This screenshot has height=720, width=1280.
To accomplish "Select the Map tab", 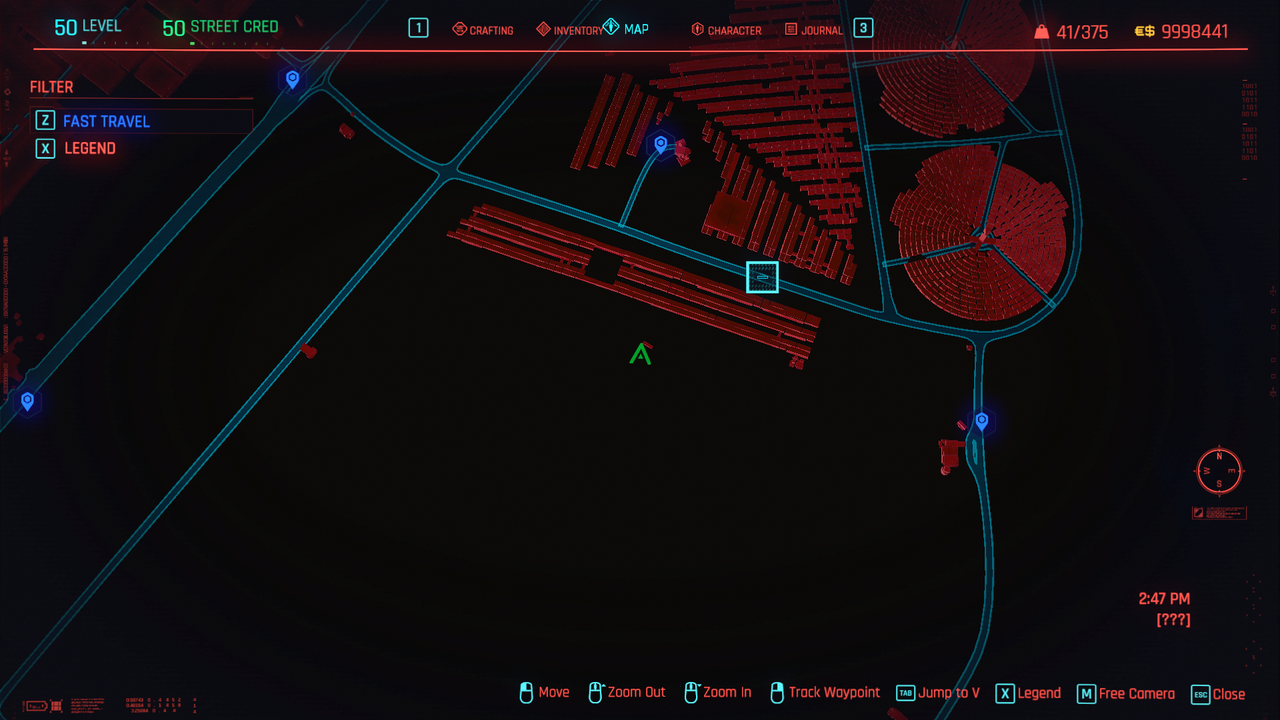I will (x=627, y=29).
